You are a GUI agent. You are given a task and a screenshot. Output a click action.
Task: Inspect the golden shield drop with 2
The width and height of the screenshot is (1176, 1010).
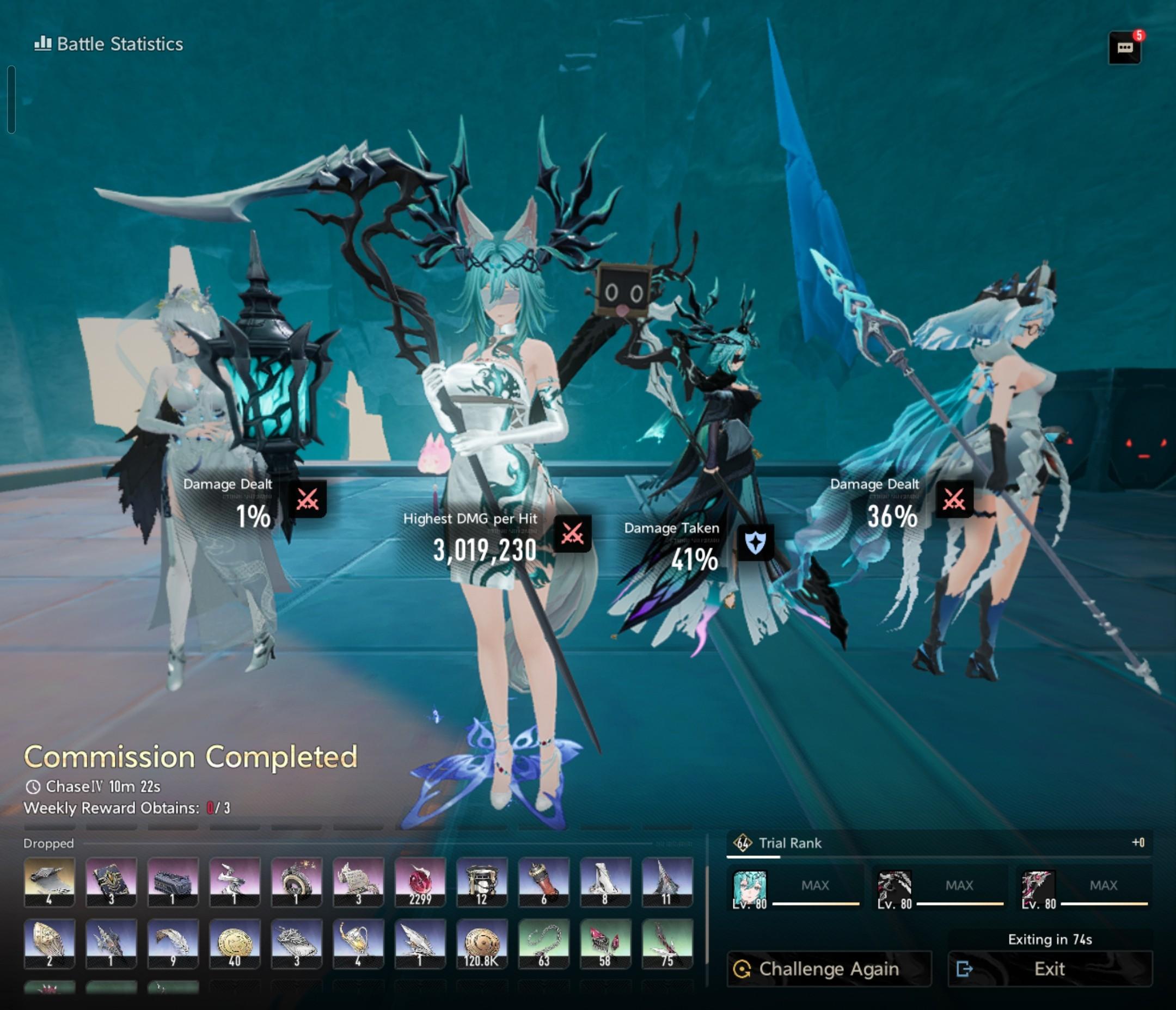50,943
